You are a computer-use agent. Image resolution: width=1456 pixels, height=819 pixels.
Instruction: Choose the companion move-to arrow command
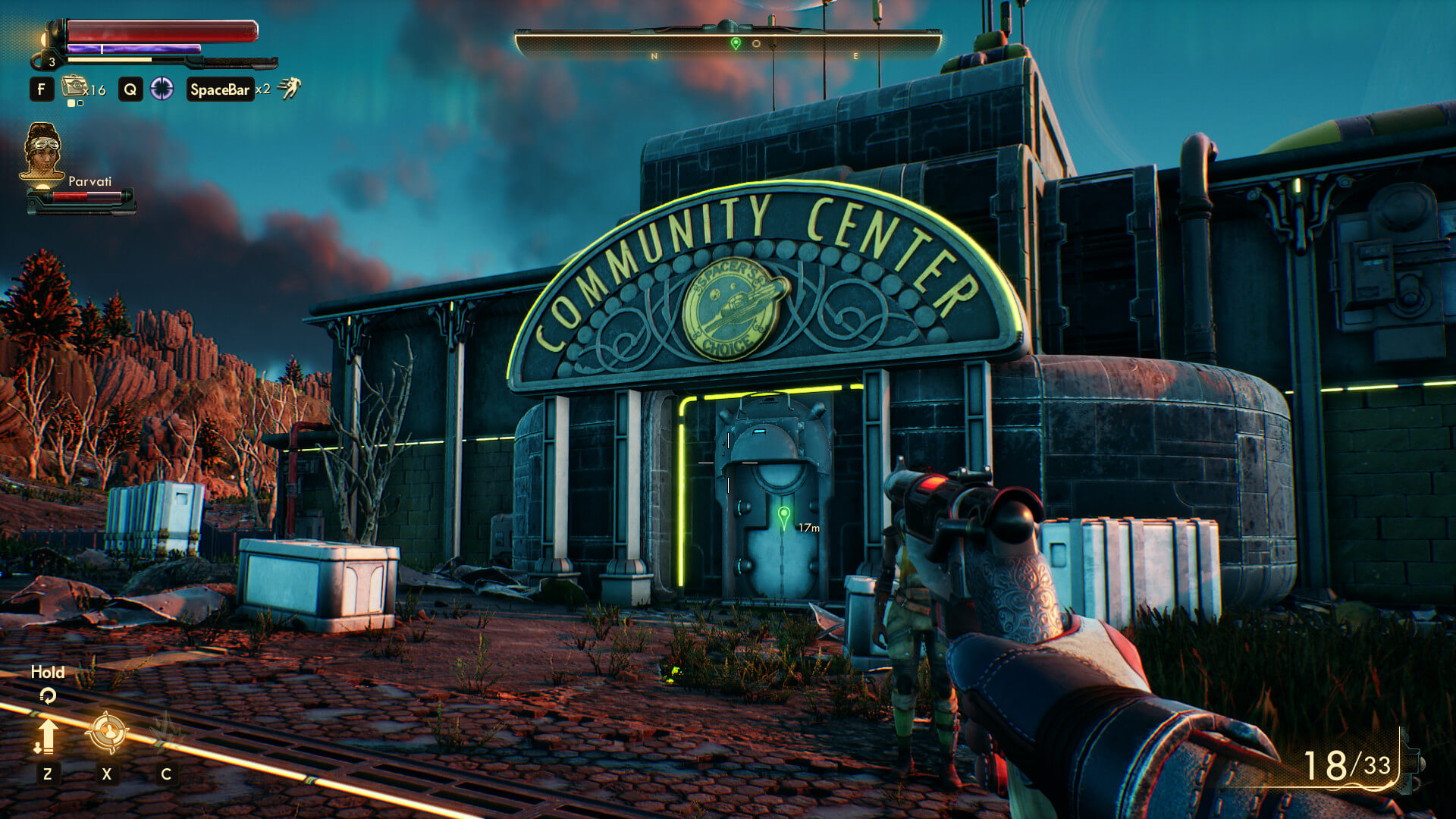click(x=47, y=736)
